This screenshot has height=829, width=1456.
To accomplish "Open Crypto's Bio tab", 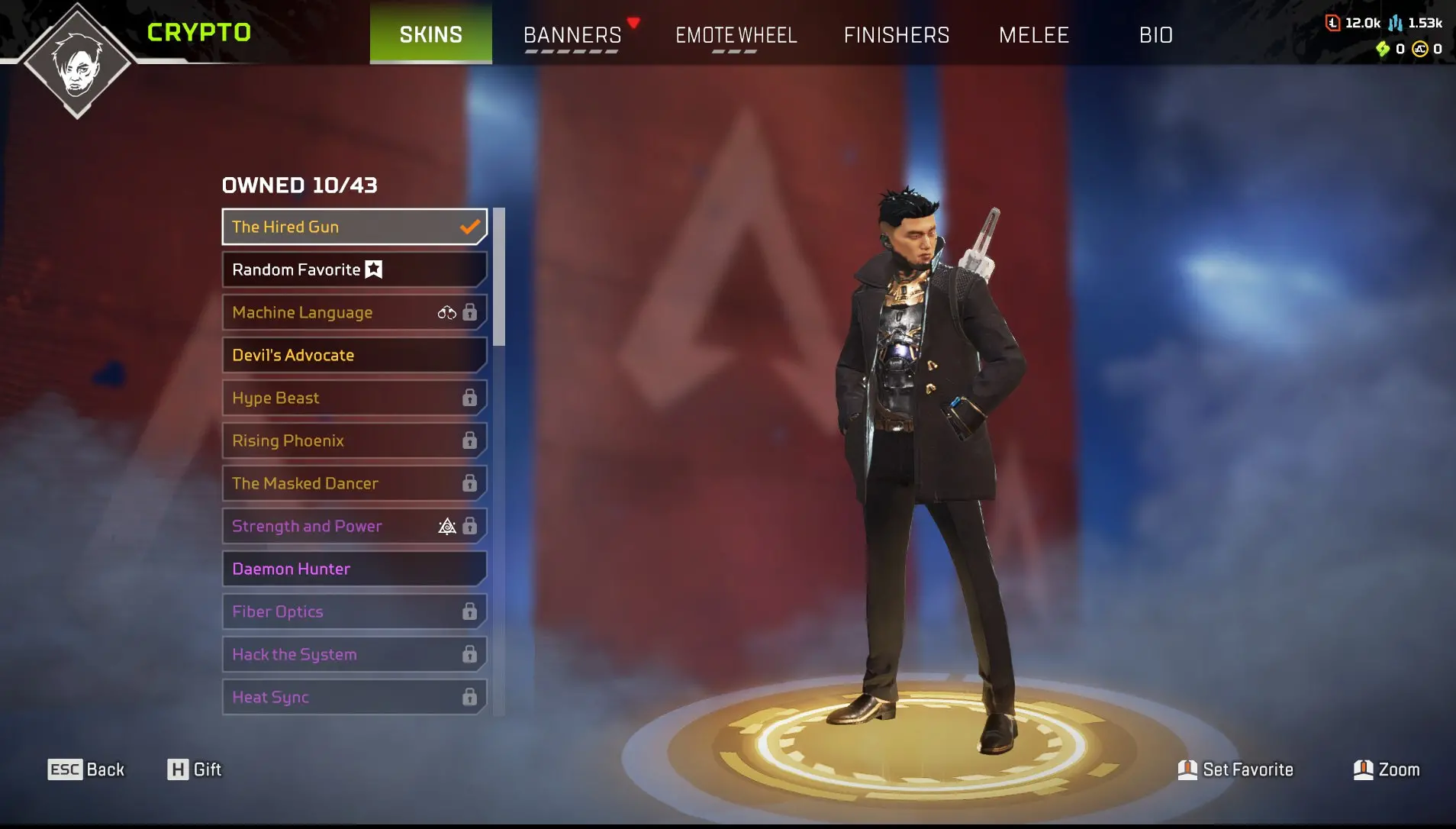I will (x=1155, y=35).
